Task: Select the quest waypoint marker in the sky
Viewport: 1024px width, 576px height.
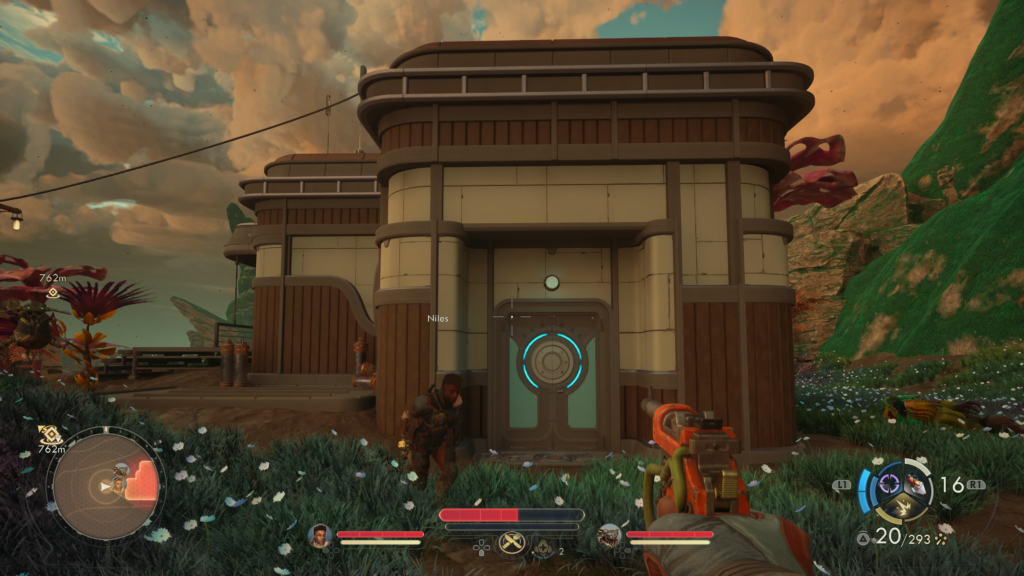Action: [x=52, y=293]
